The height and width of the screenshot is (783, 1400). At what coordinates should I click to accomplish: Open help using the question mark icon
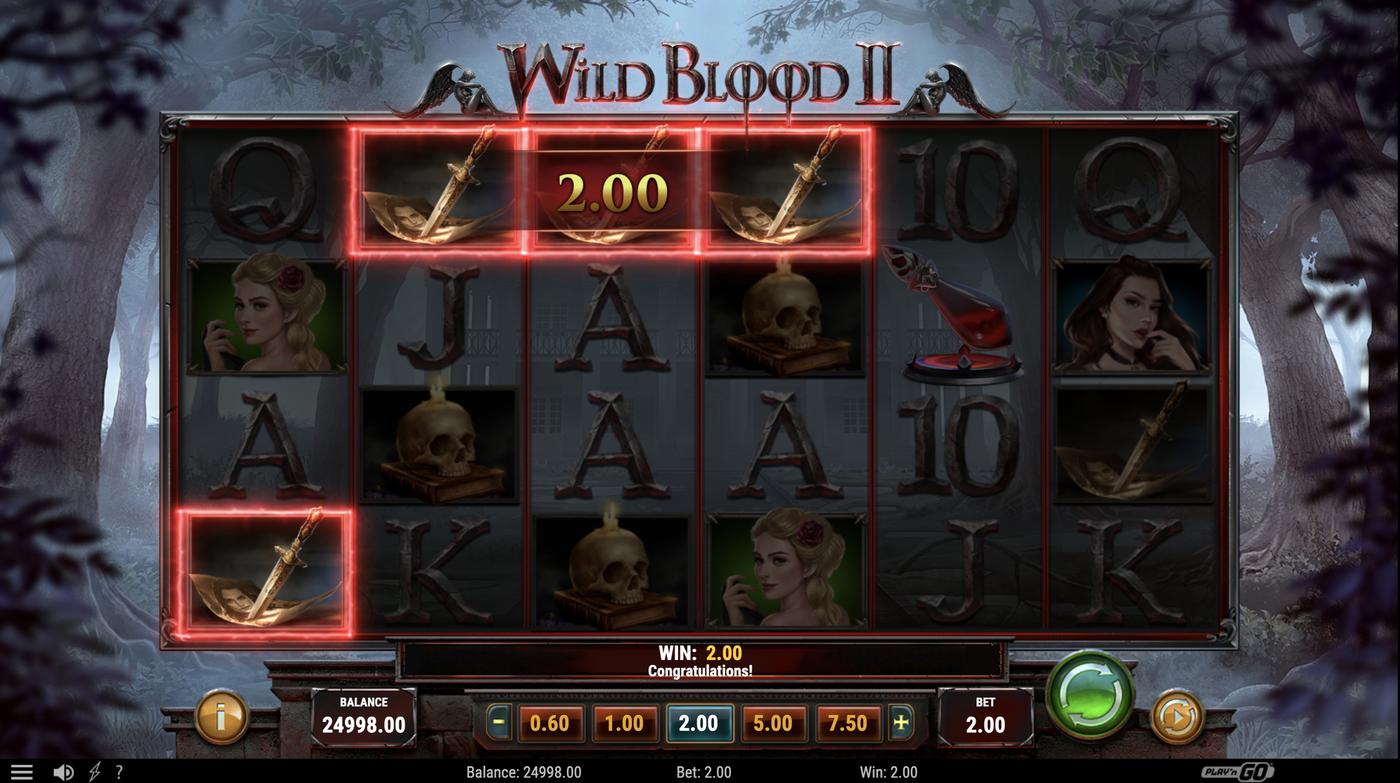[x=118, y=770]
